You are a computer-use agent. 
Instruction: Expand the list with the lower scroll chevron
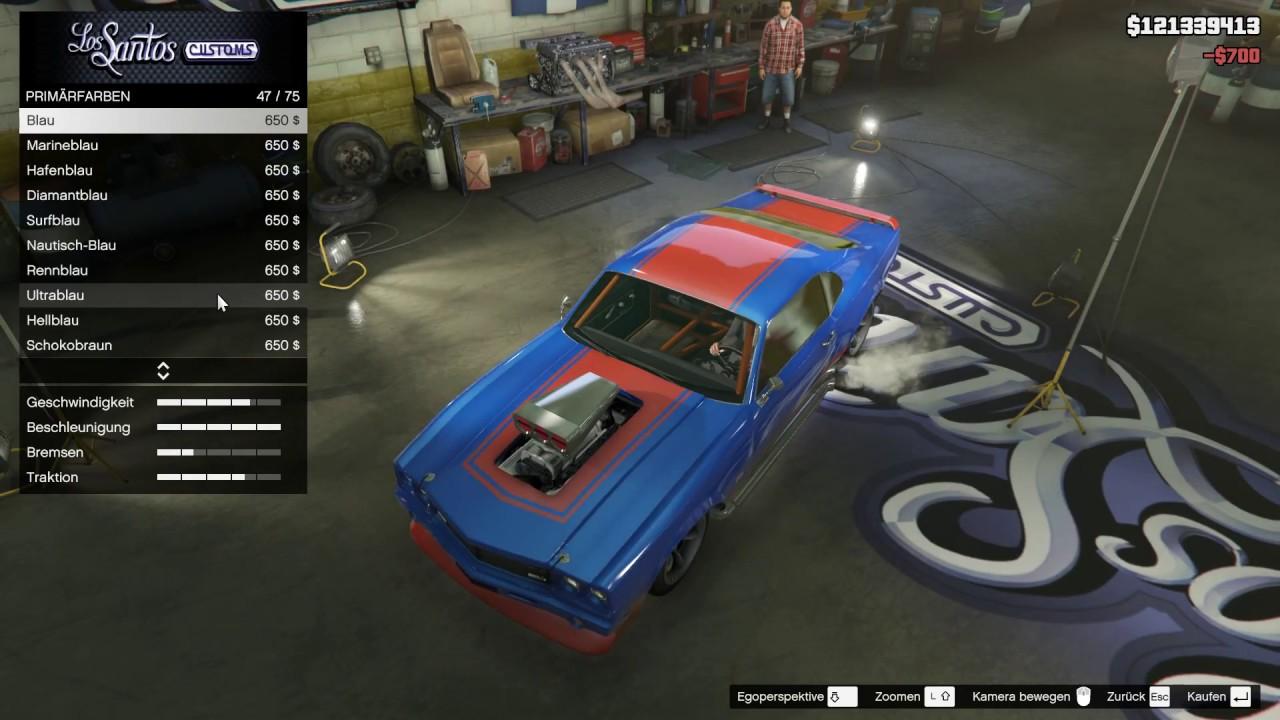tap(162, 374)
